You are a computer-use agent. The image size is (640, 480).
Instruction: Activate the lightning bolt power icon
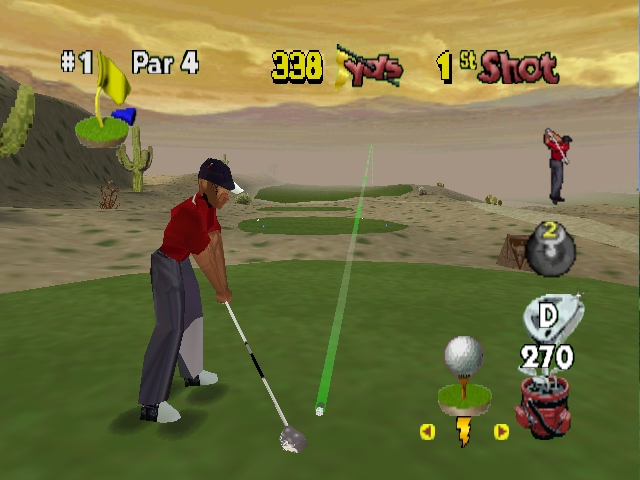click(464, 432)
